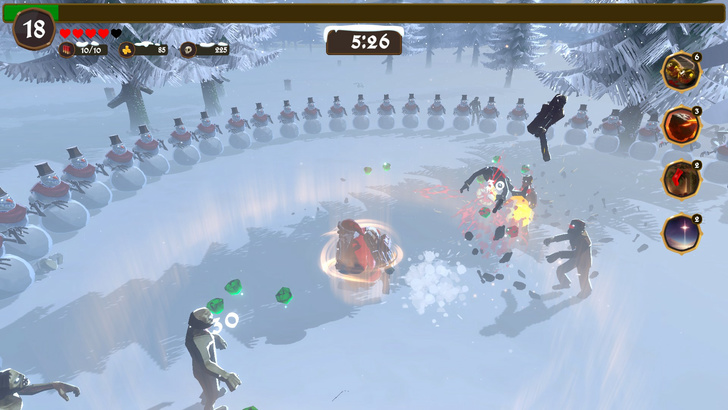This screenshot has height=410, width=728.
Task: Activate the glowing red gem ability
Action: tap(681, 126)
